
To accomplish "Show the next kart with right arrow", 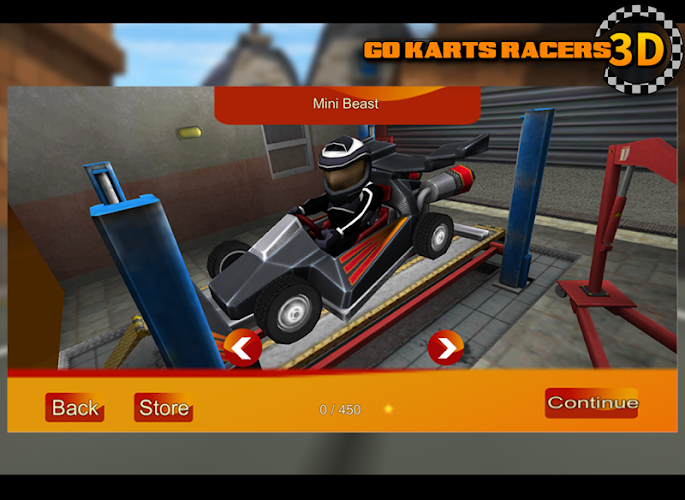I will point(445,348).
